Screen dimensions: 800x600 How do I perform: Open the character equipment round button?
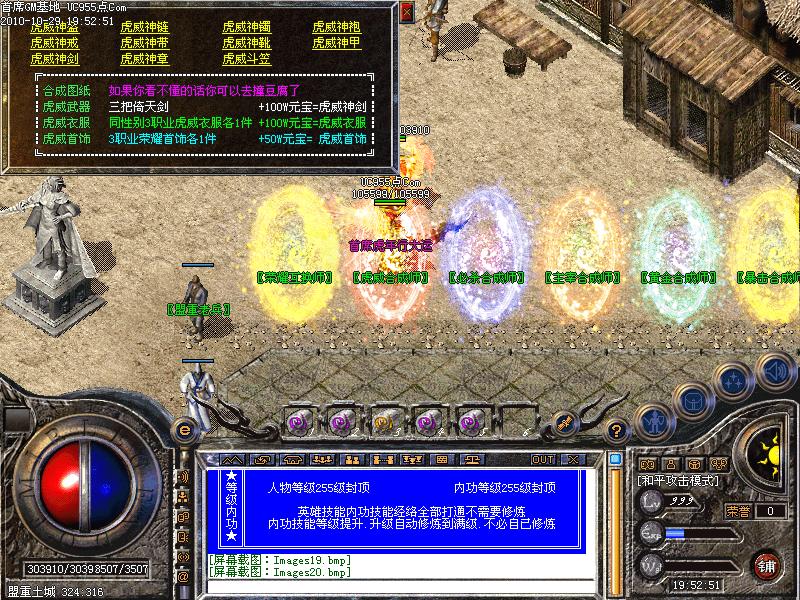click(652, 421)
